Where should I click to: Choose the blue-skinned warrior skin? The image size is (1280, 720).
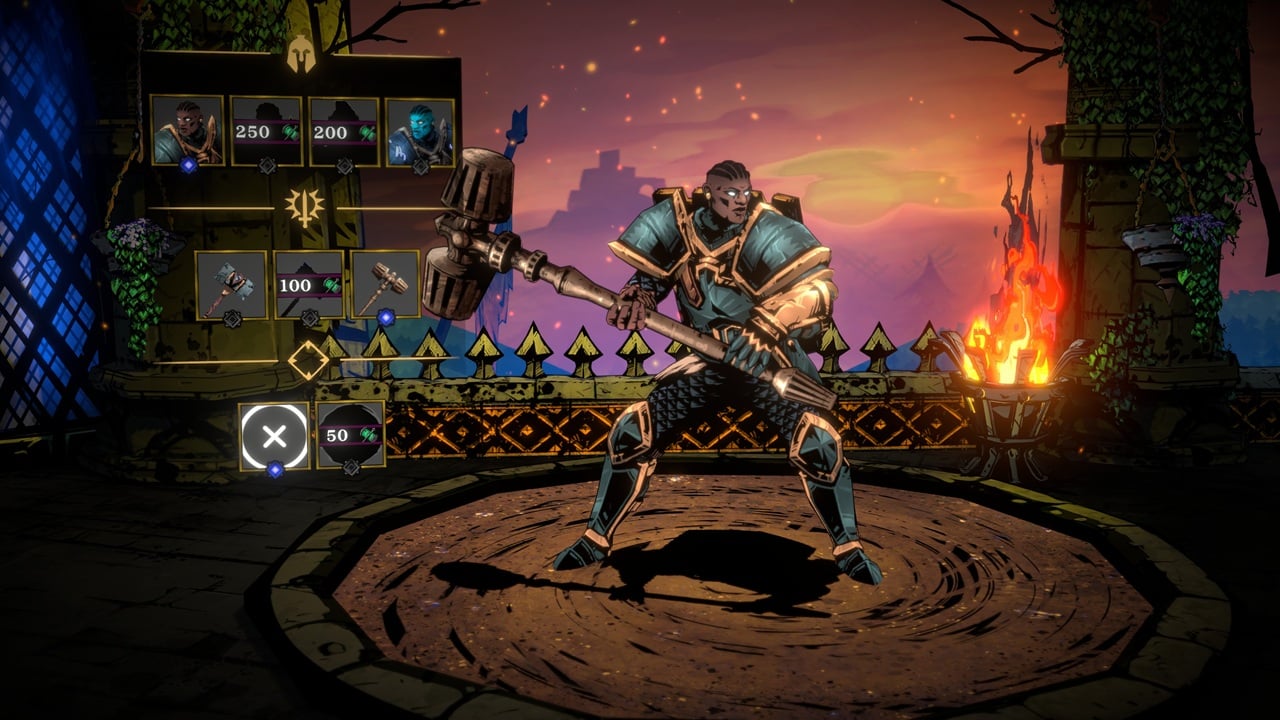point(420,131)
